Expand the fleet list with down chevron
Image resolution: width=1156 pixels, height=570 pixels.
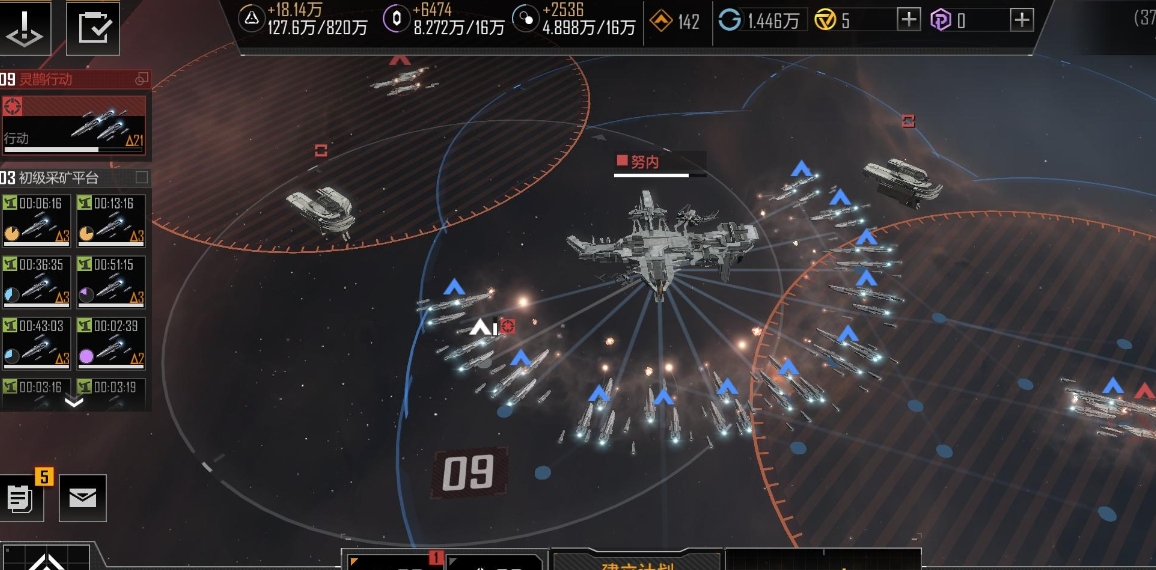point(74,402)
